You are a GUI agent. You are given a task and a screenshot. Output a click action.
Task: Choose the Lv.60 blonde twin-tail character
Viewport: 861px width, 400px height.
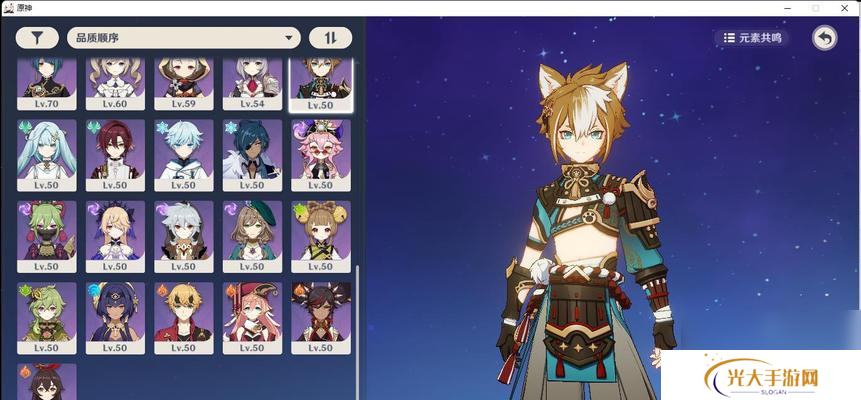[115, 82]
